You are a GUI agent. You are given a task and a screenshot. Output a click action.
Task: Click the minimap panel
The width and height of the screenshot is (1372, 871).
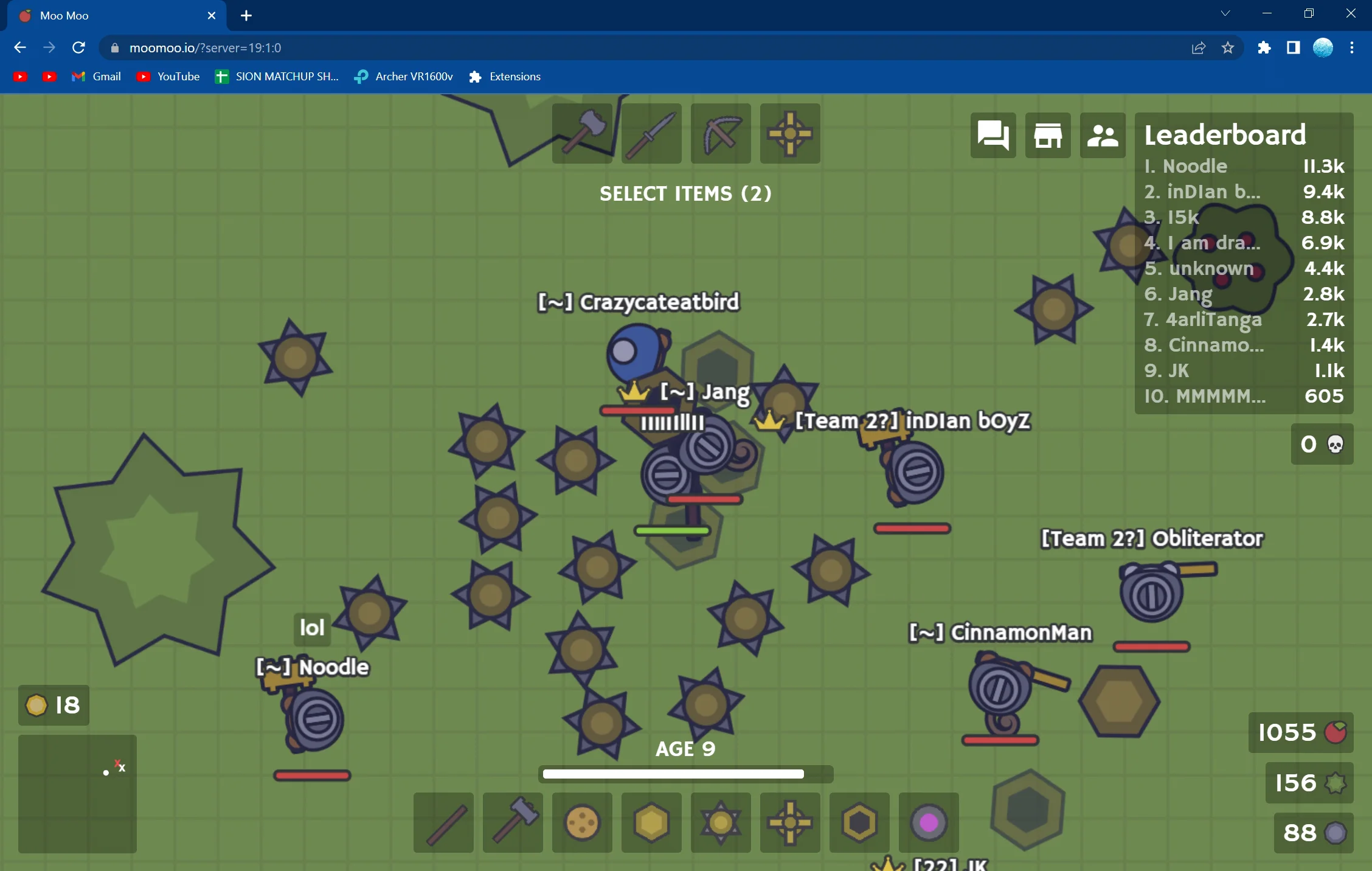[x=77, y=794]
